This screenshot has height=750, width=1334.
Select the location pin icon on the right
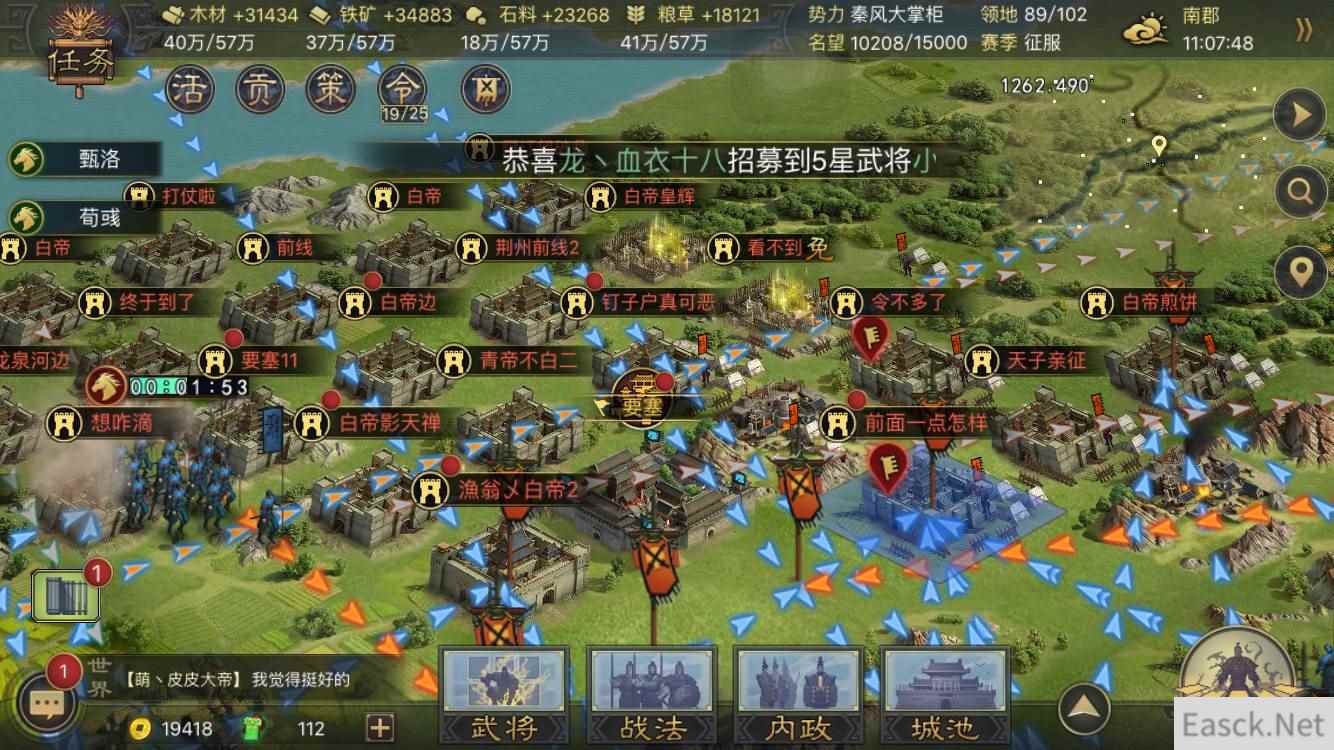(x=1300, y=268)
